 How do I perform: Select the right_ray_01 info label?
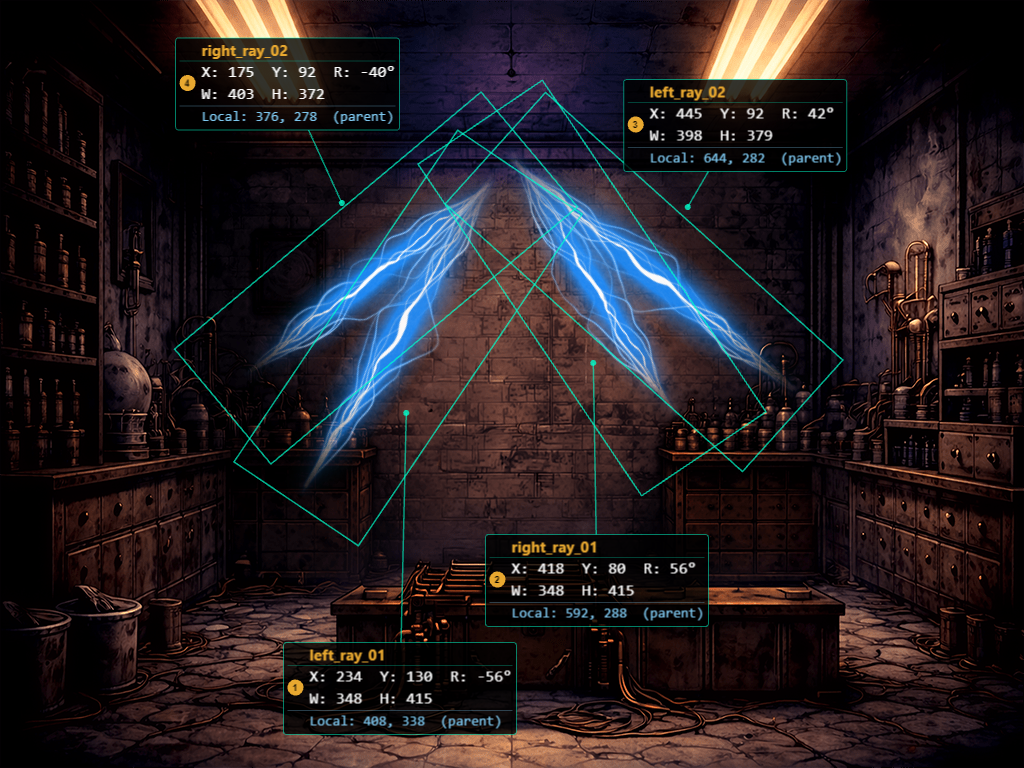tap(597, 580)
